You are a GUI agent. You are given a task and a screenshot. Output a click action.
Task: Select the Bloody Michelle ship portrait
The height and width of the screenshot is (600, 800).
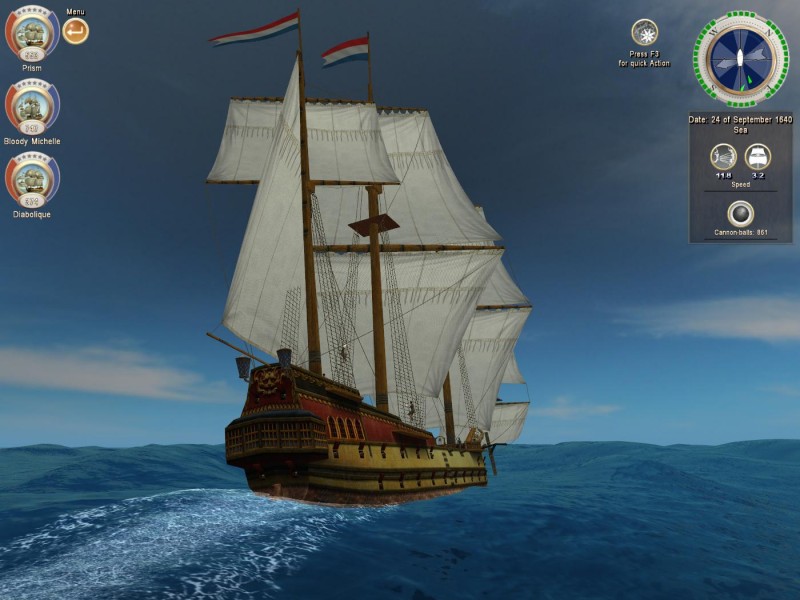click(x=31, y=105)
